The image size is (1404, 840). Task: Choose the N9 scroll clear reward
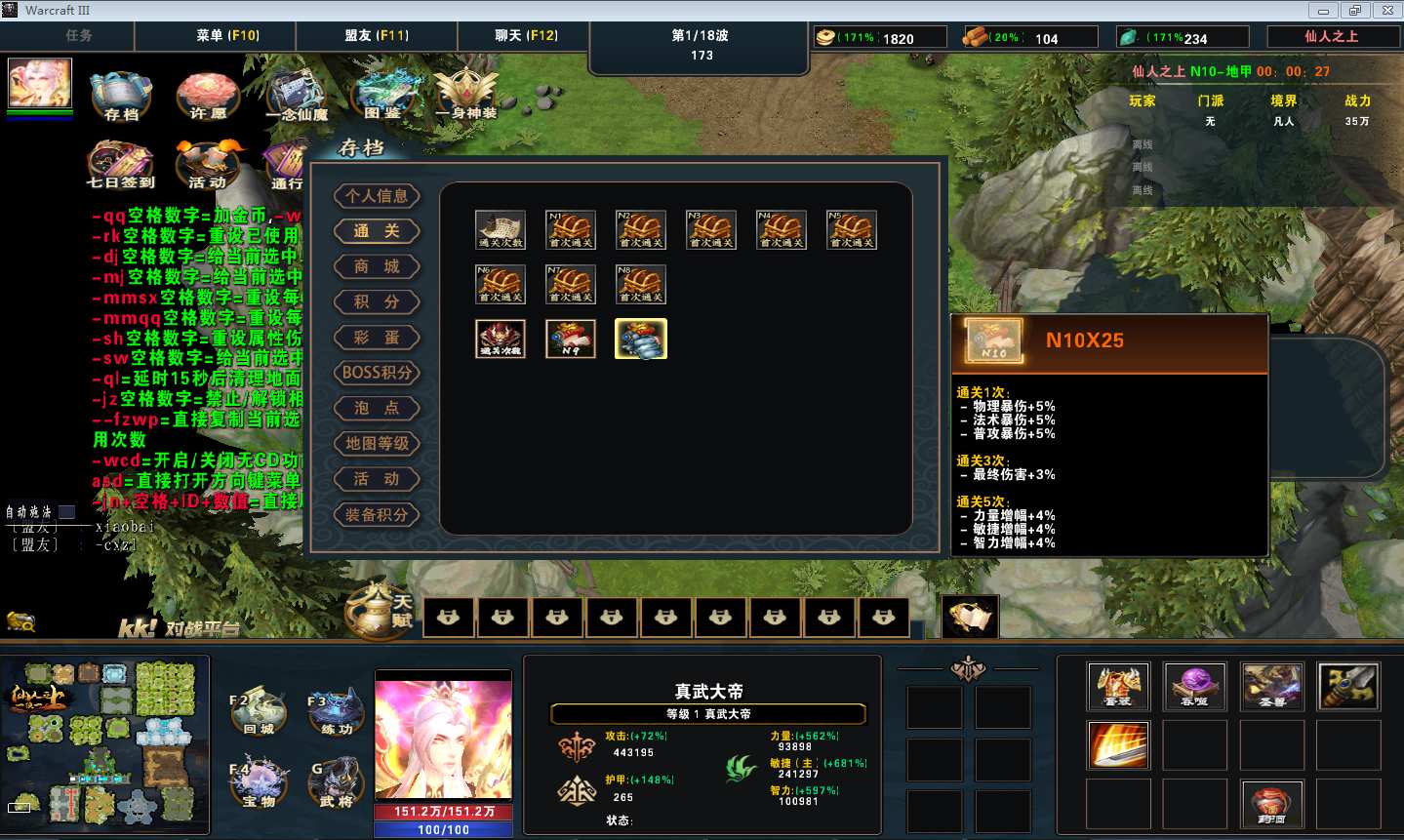click(x=571, y=339)
